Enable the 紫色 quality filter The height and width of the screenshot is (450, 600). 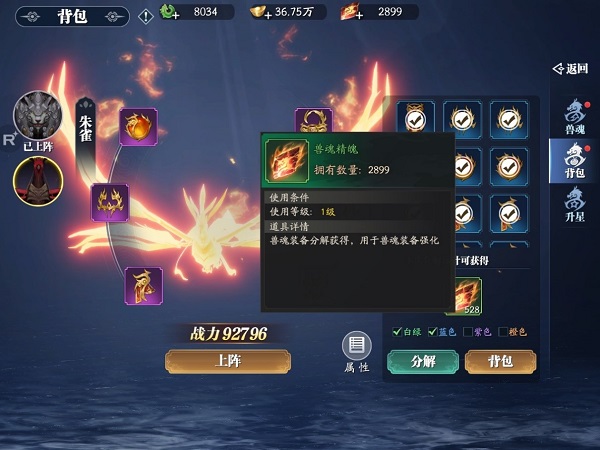[x=468, y=332]
